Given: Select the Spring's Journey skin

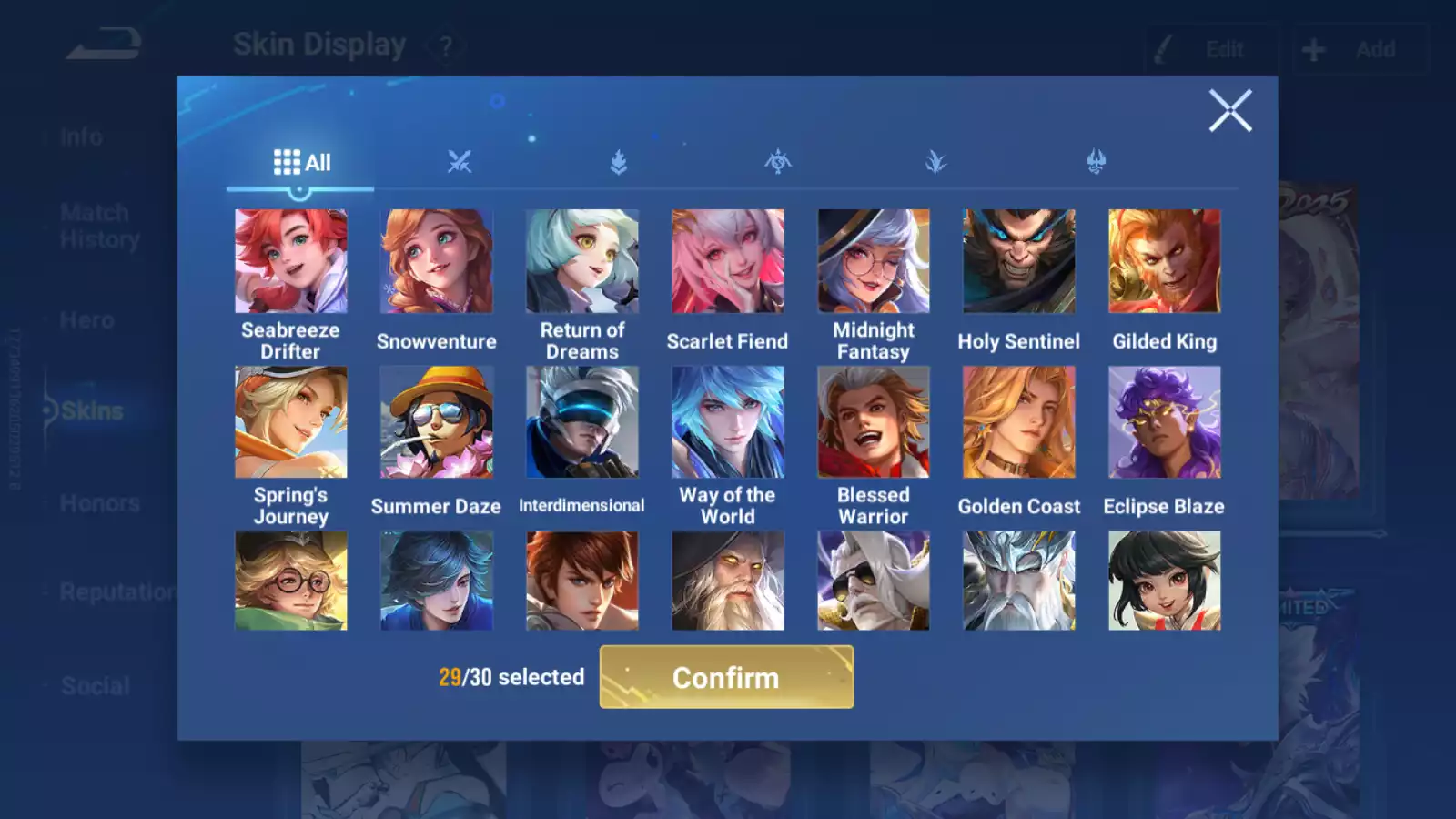Looking at the screenshot, I should pos(290,422).
